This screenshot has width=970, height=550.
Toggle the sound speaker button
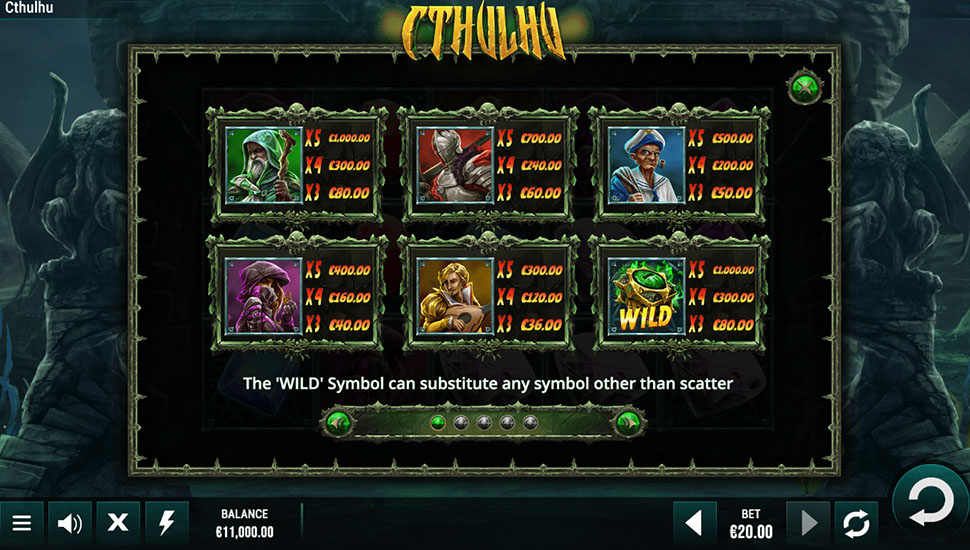[70, 522]
